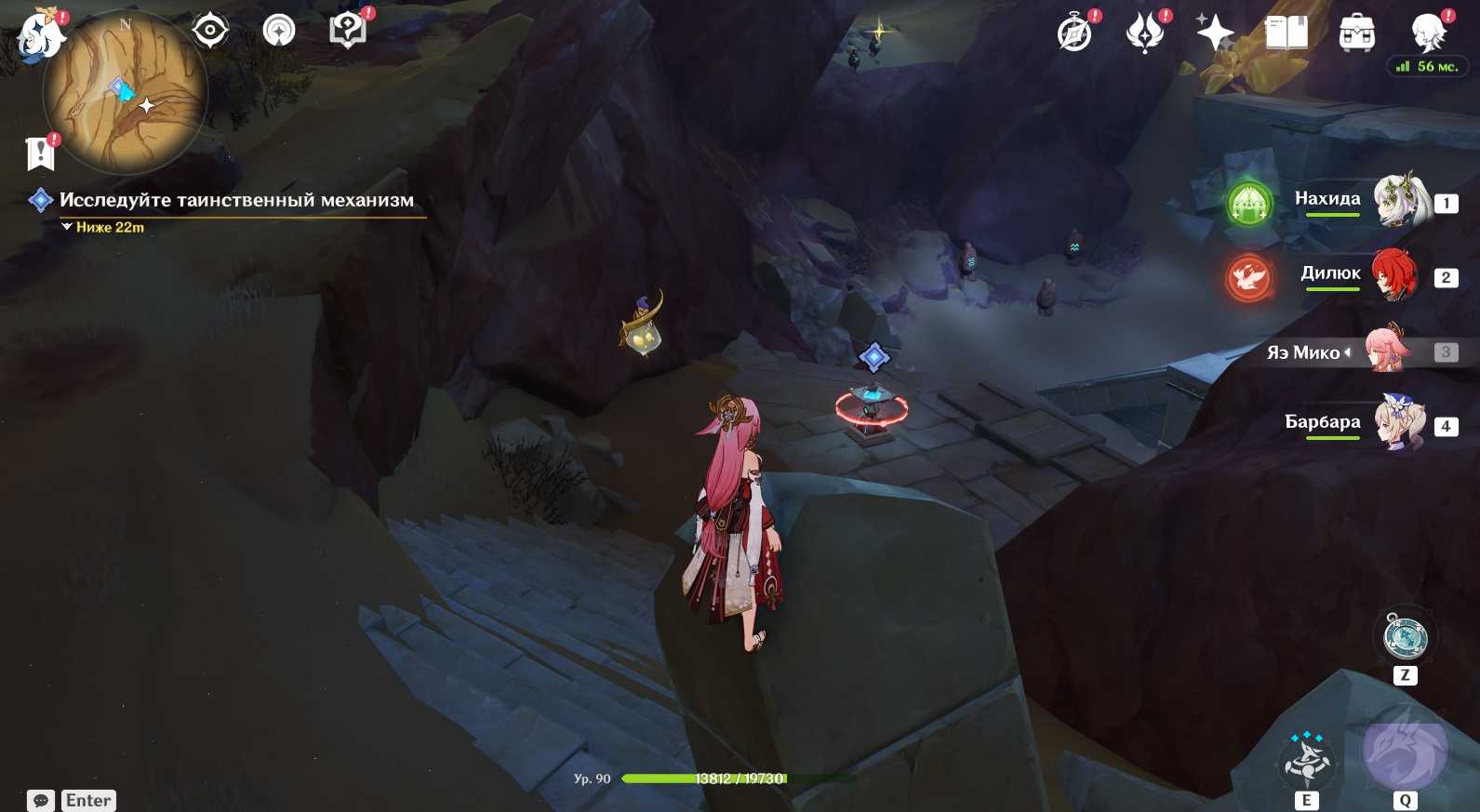Use the compass gadget

[x=1405, y=638]
